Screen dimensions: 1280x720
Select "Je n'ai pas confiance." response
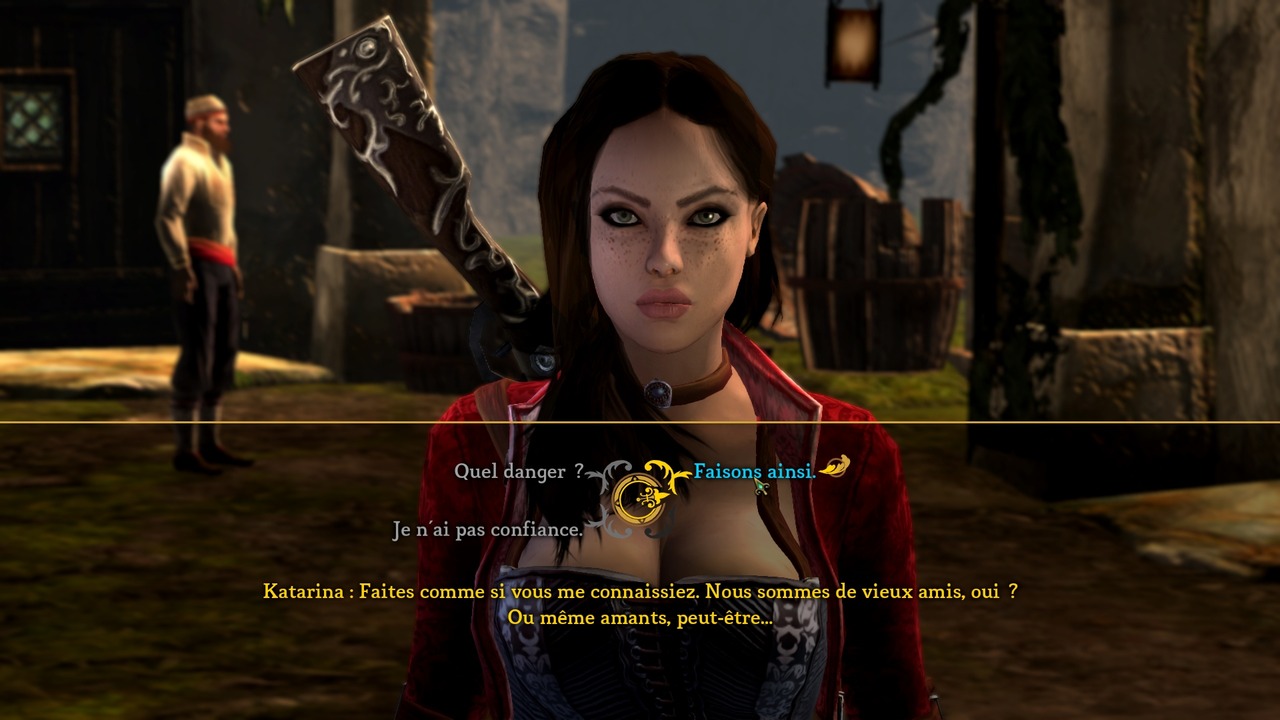pyautogui.click(x=487, y=530)
